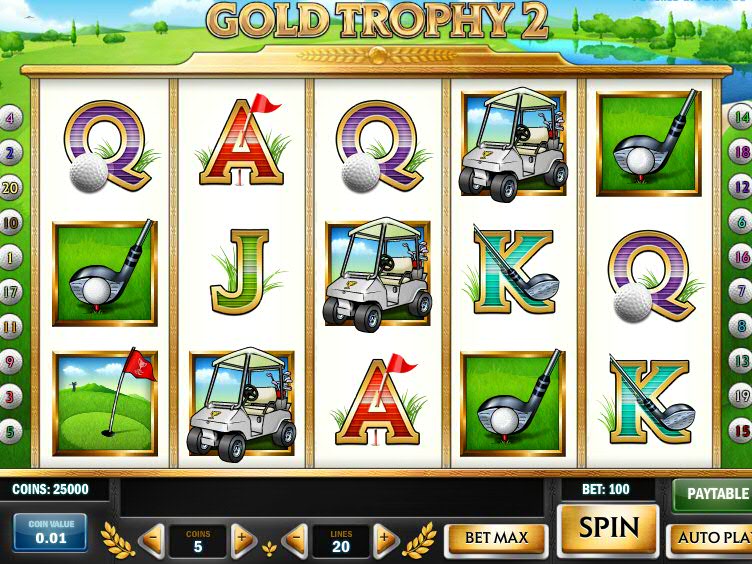Spin the reels with the SPIN button

[608, 528]
